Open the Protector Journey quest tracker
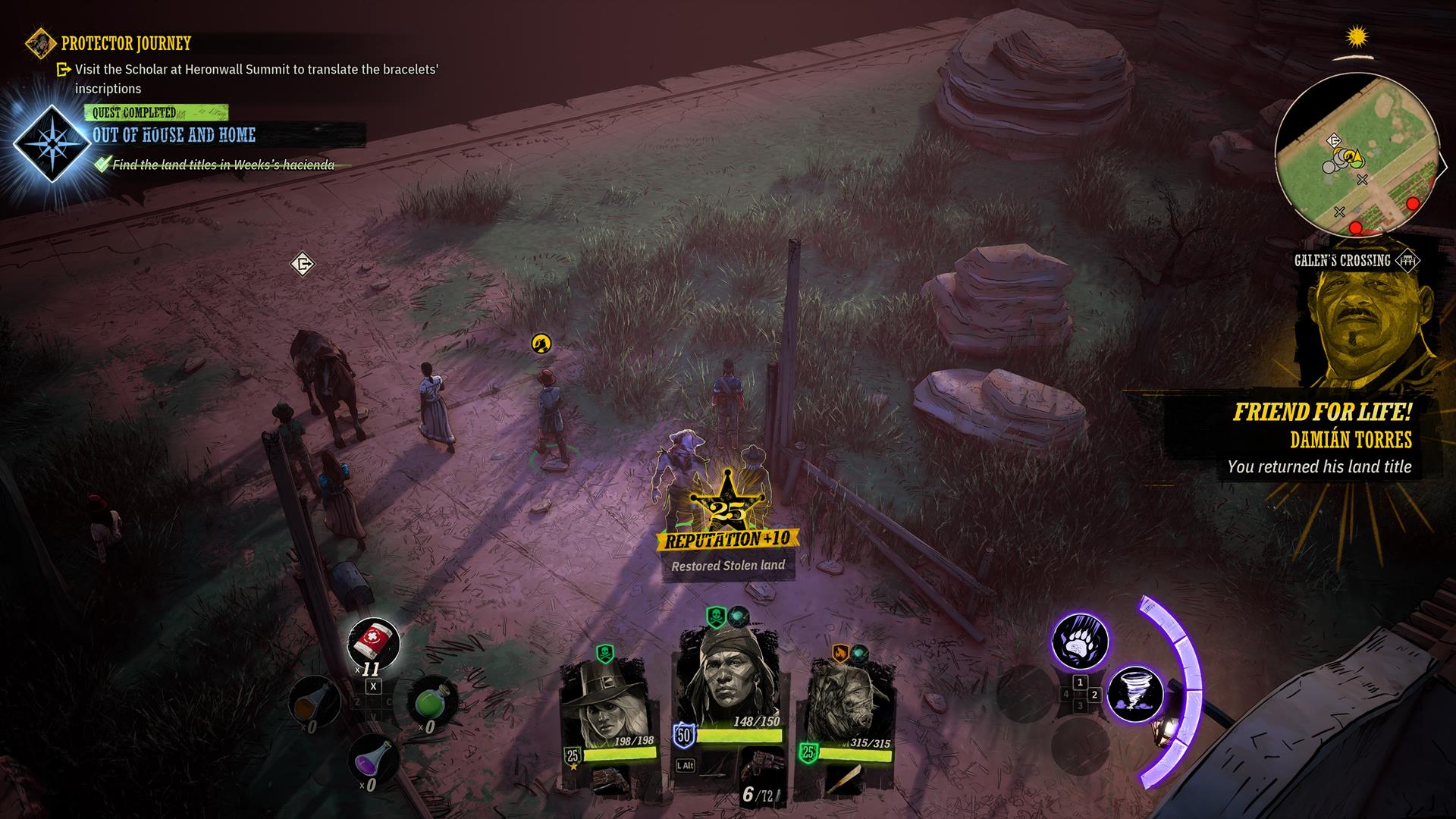This screenshot has width=1456, height=819. click(125, 43)
